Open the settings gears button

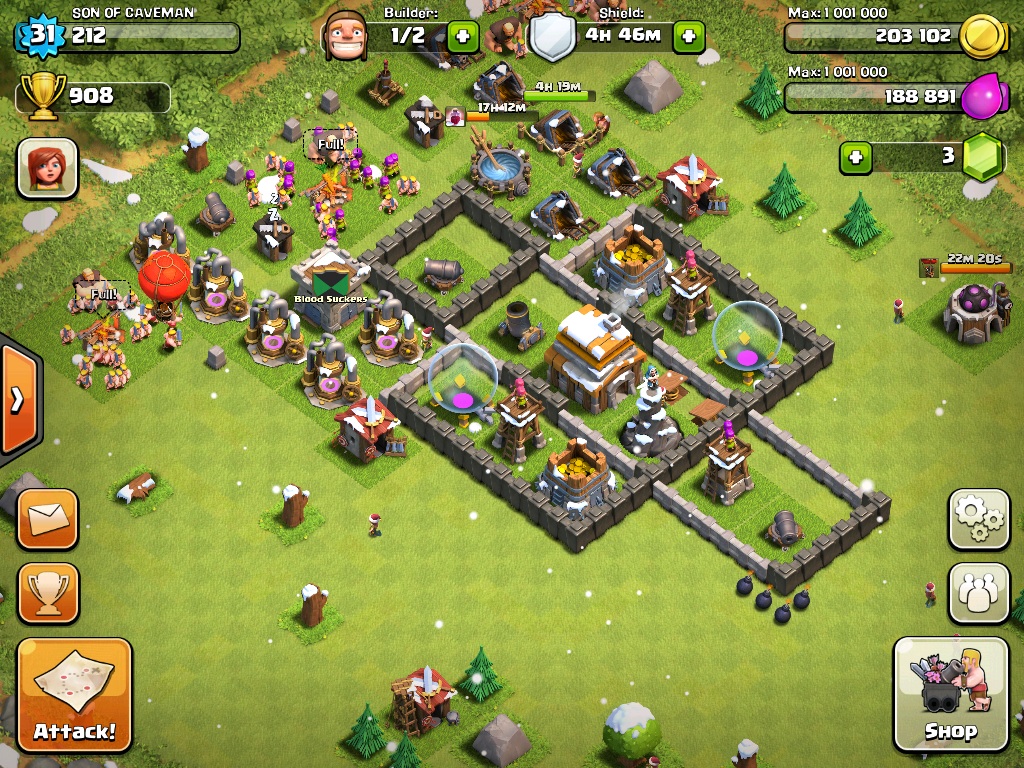point(978,519)
